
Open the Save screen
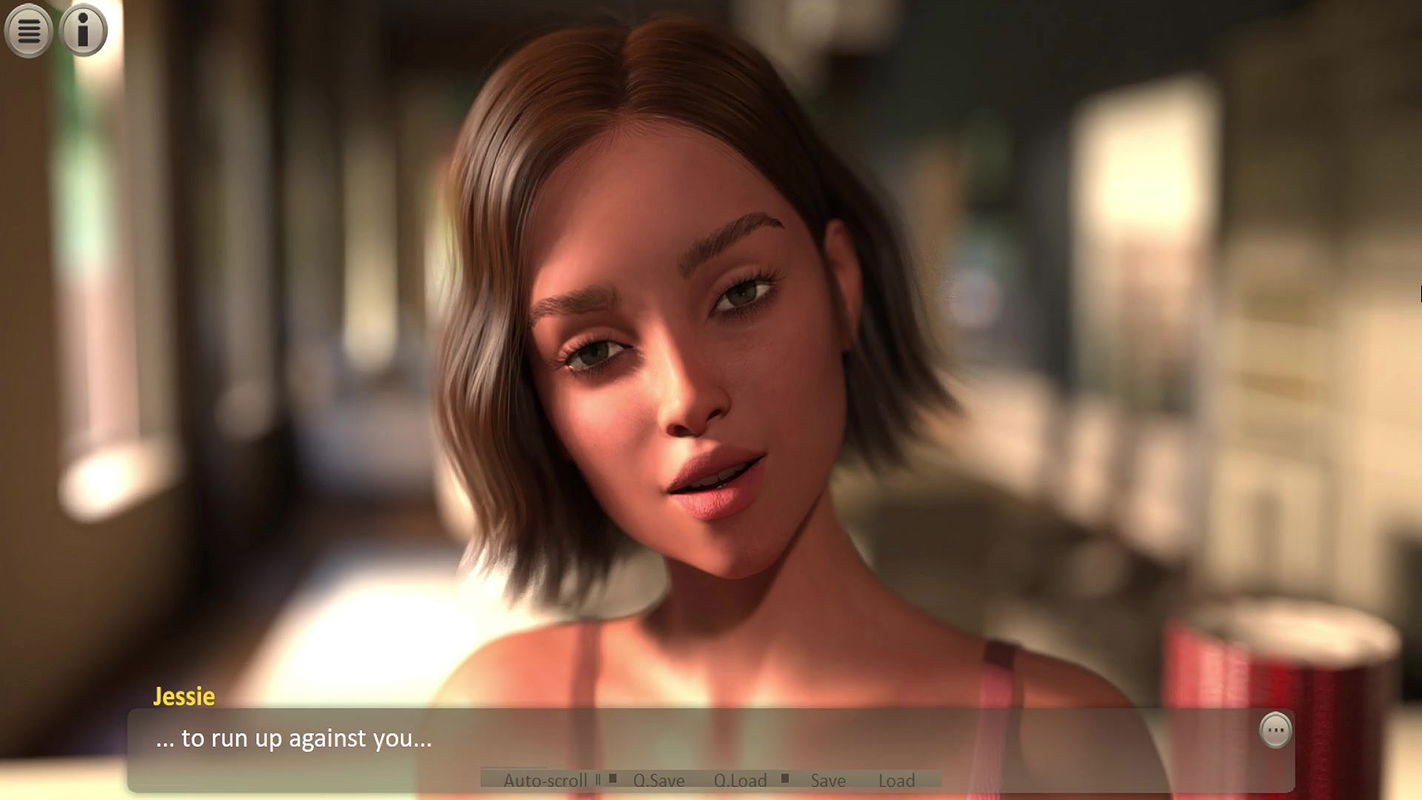click(827, 780)
